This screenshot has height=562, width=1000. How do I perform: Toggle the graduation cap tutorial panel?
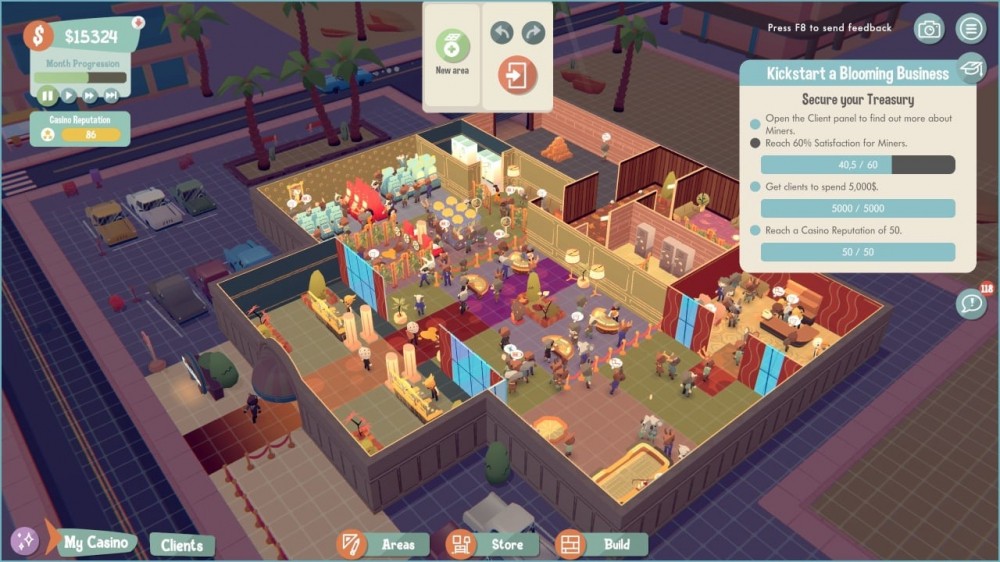969,69
